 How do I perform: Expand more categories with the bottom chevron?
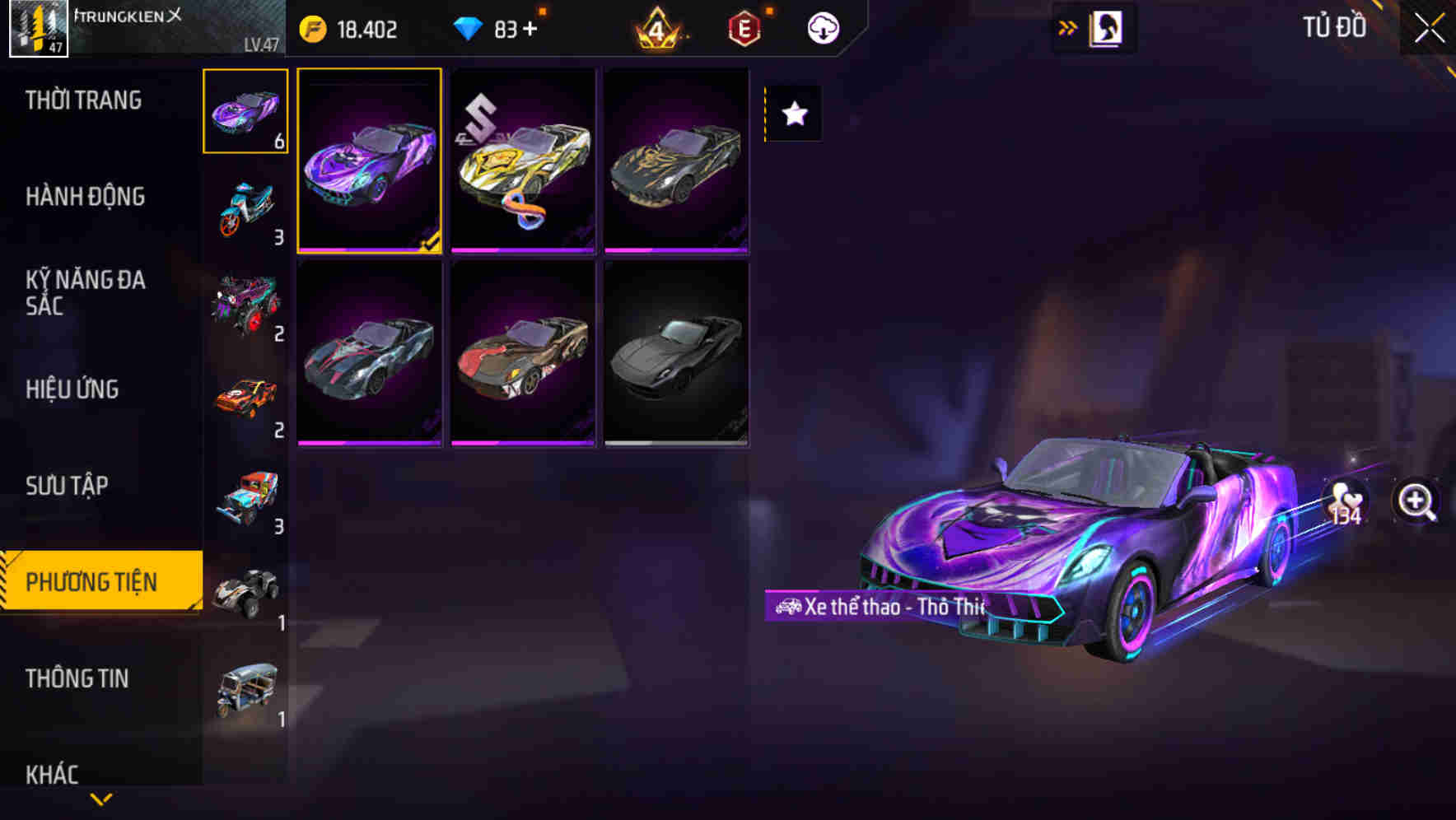click(x=100, y=797)
